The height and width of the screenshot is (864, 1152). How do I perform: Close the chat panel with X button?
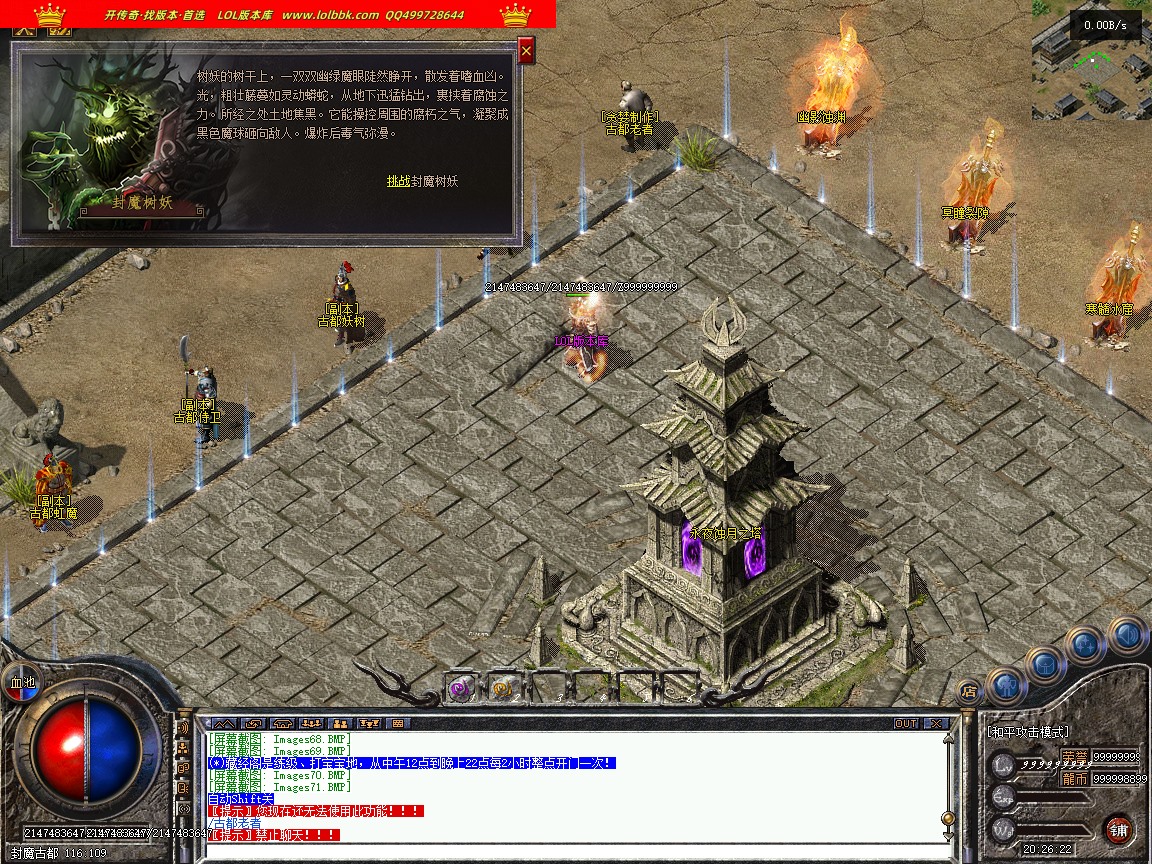[x=936, y=723]
